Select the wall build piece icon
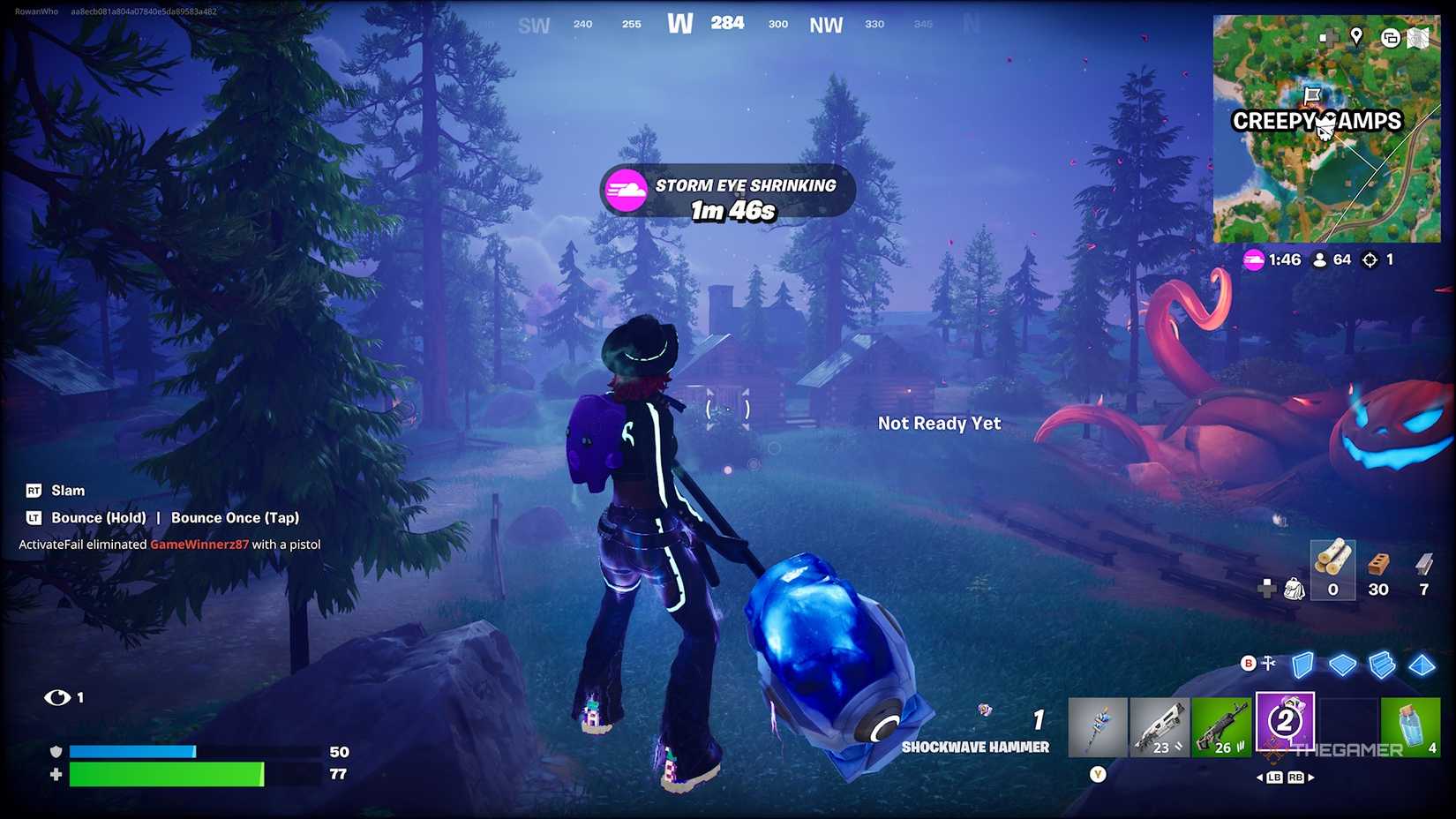Screen dimensions: 1456x819 point(1302,665)
